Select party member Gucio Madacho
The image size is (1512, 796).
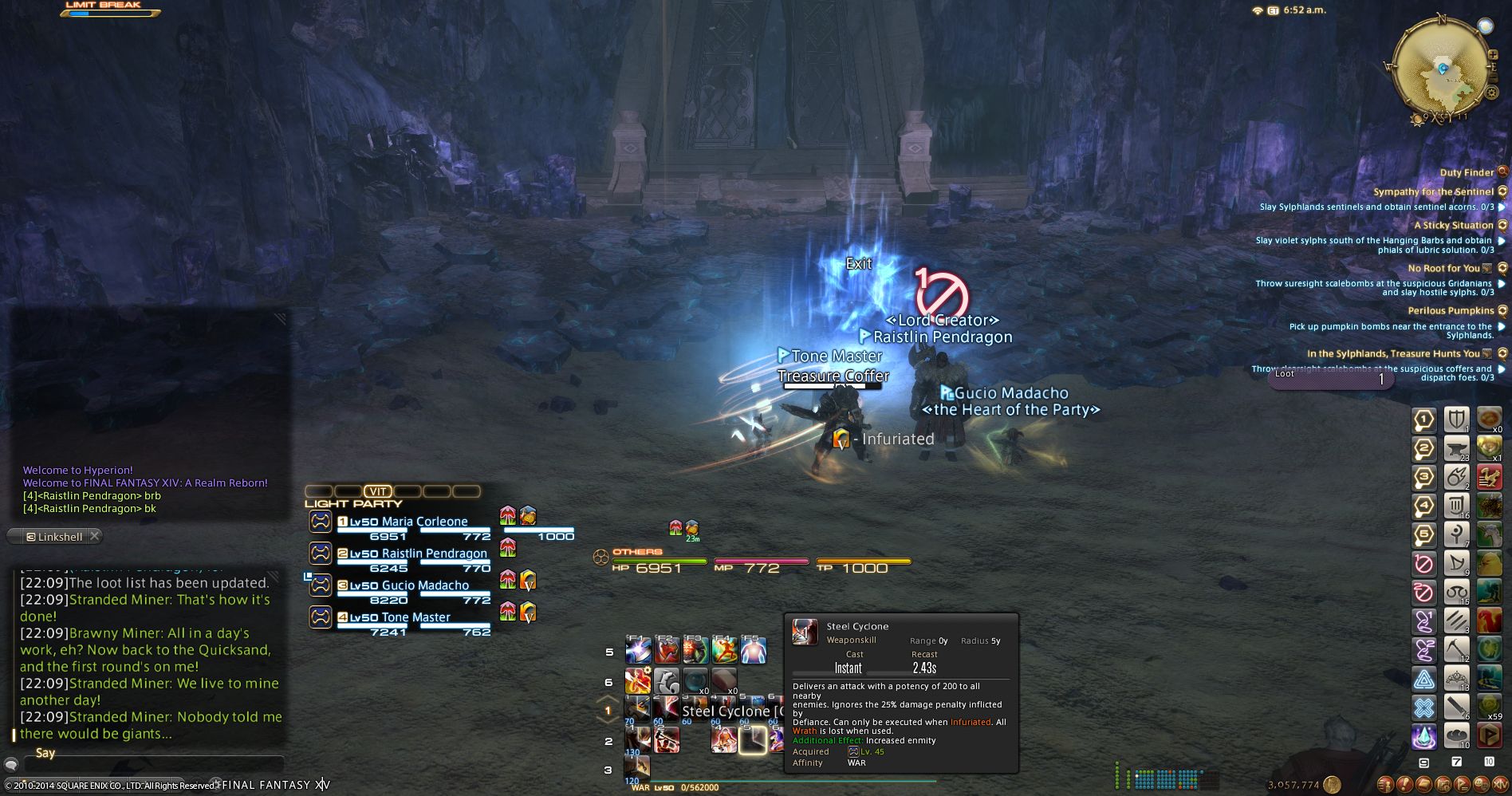[425, 585]
